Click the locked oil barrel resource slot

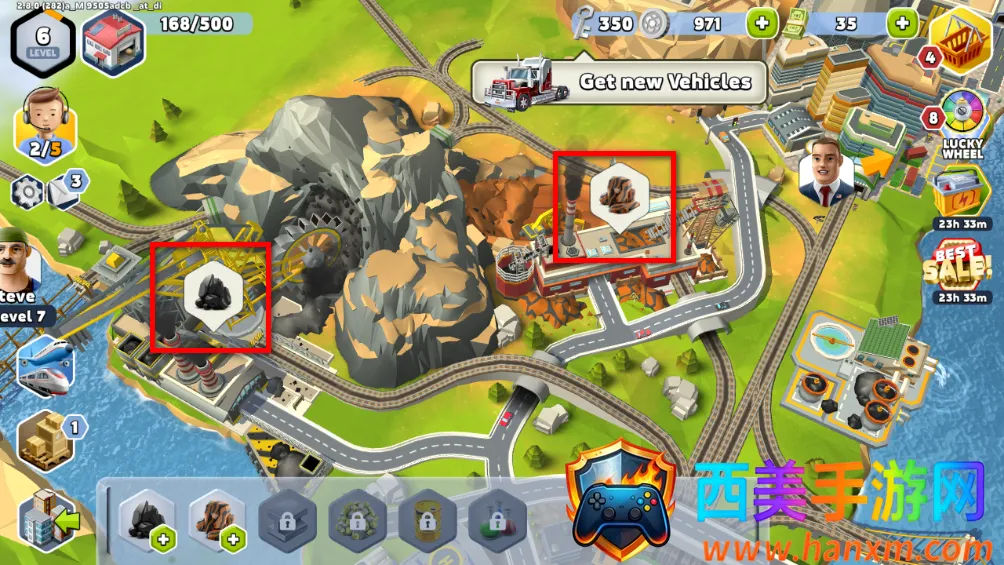tap(427, 521)
